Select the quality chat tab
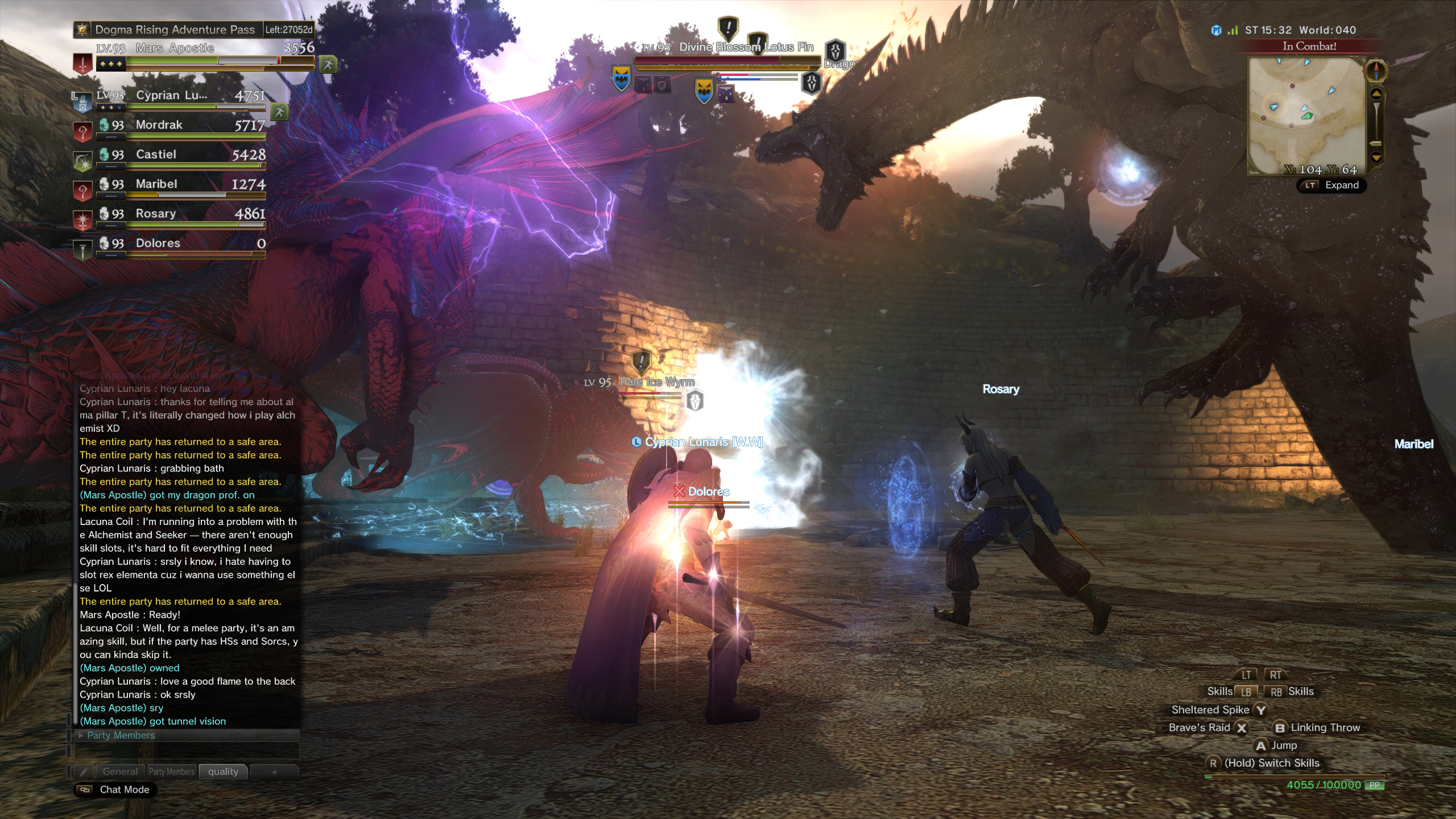Image resolution: width=1456 pixels, height=819 pixels. click(223, 771)
